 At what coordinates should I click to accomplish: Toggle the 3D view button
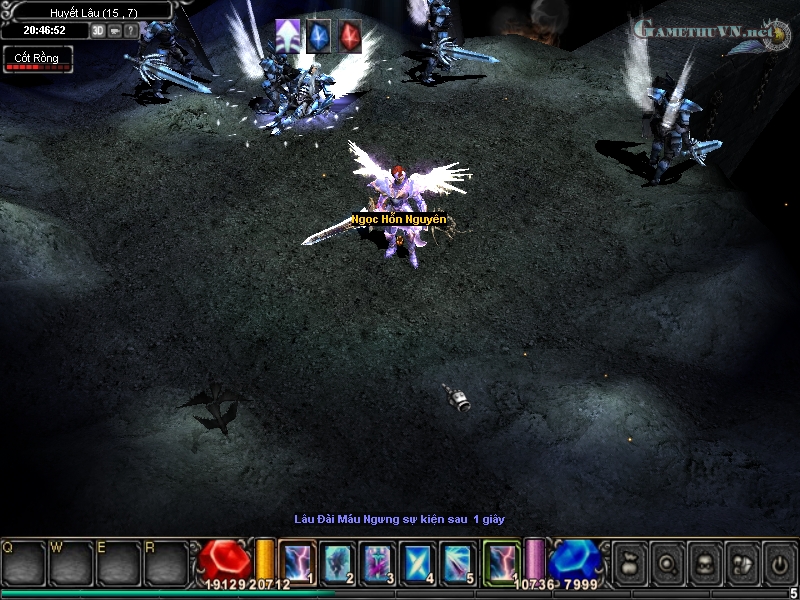98,30
